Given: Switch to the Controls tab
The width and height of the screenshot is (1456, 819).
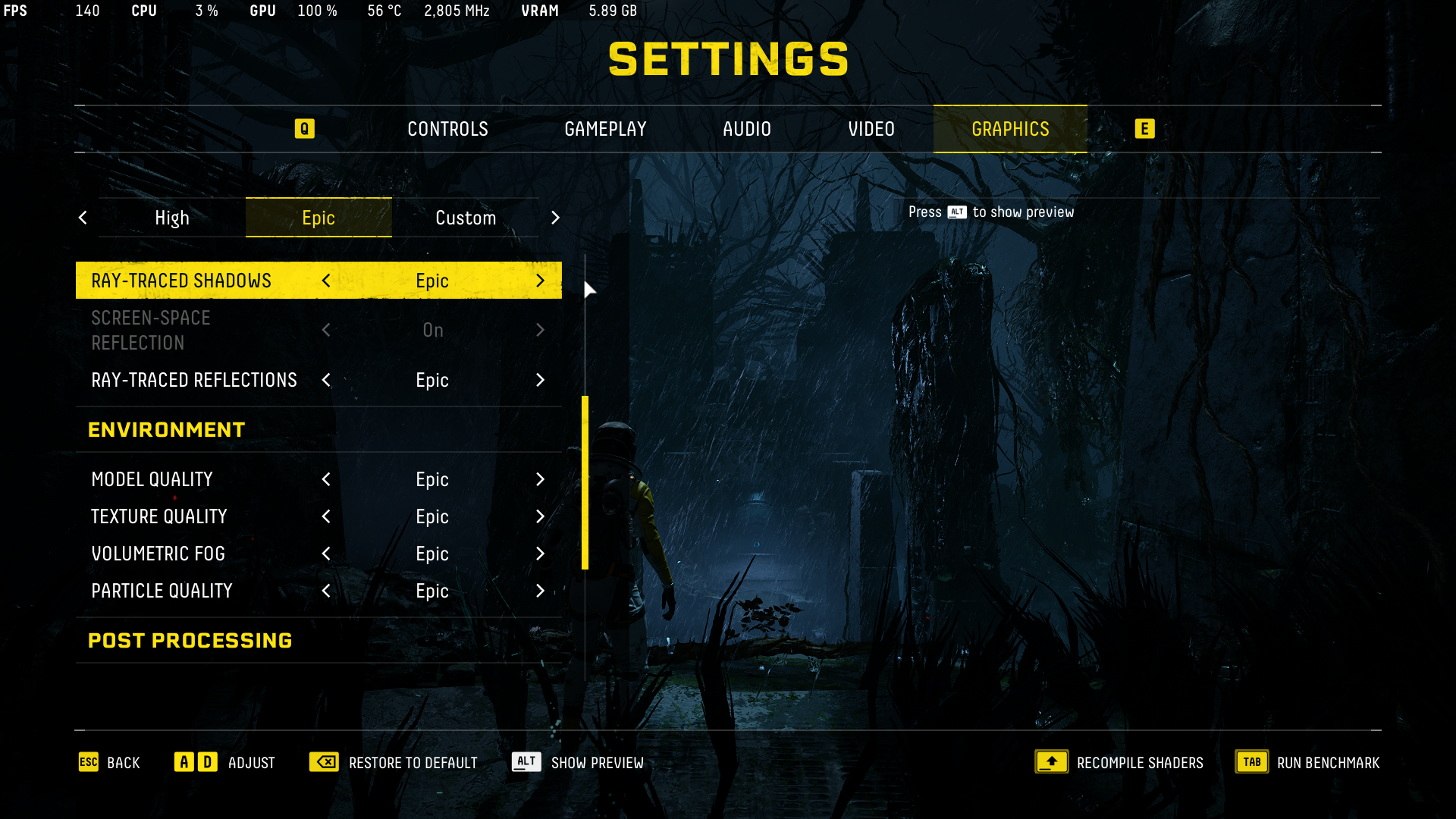Looking at the screenshot, I should click(447, 129).
